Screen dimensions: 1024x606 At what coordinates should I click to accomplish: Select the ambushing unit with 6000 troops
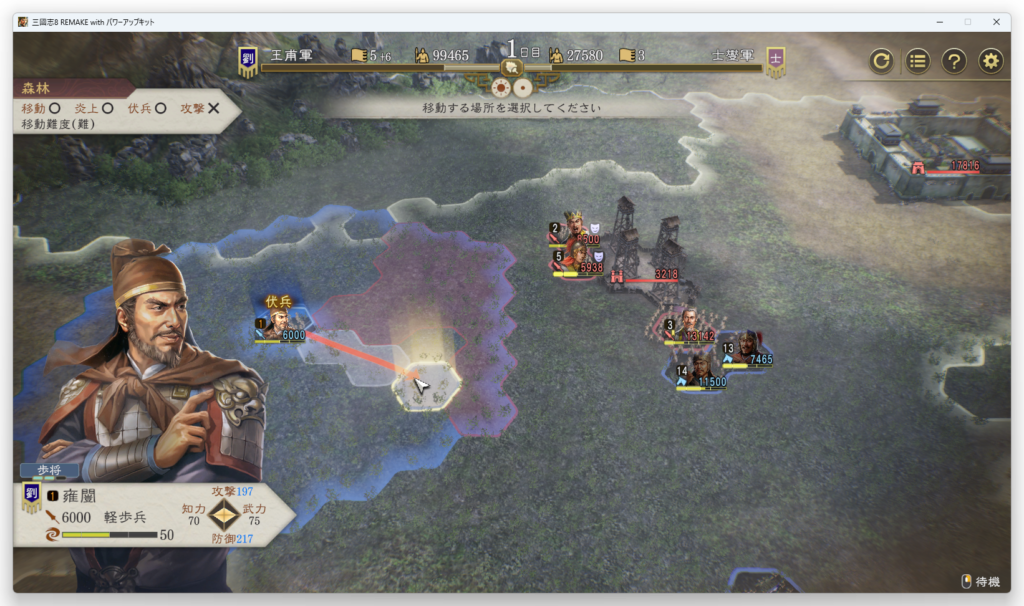(x=279, y=324)
